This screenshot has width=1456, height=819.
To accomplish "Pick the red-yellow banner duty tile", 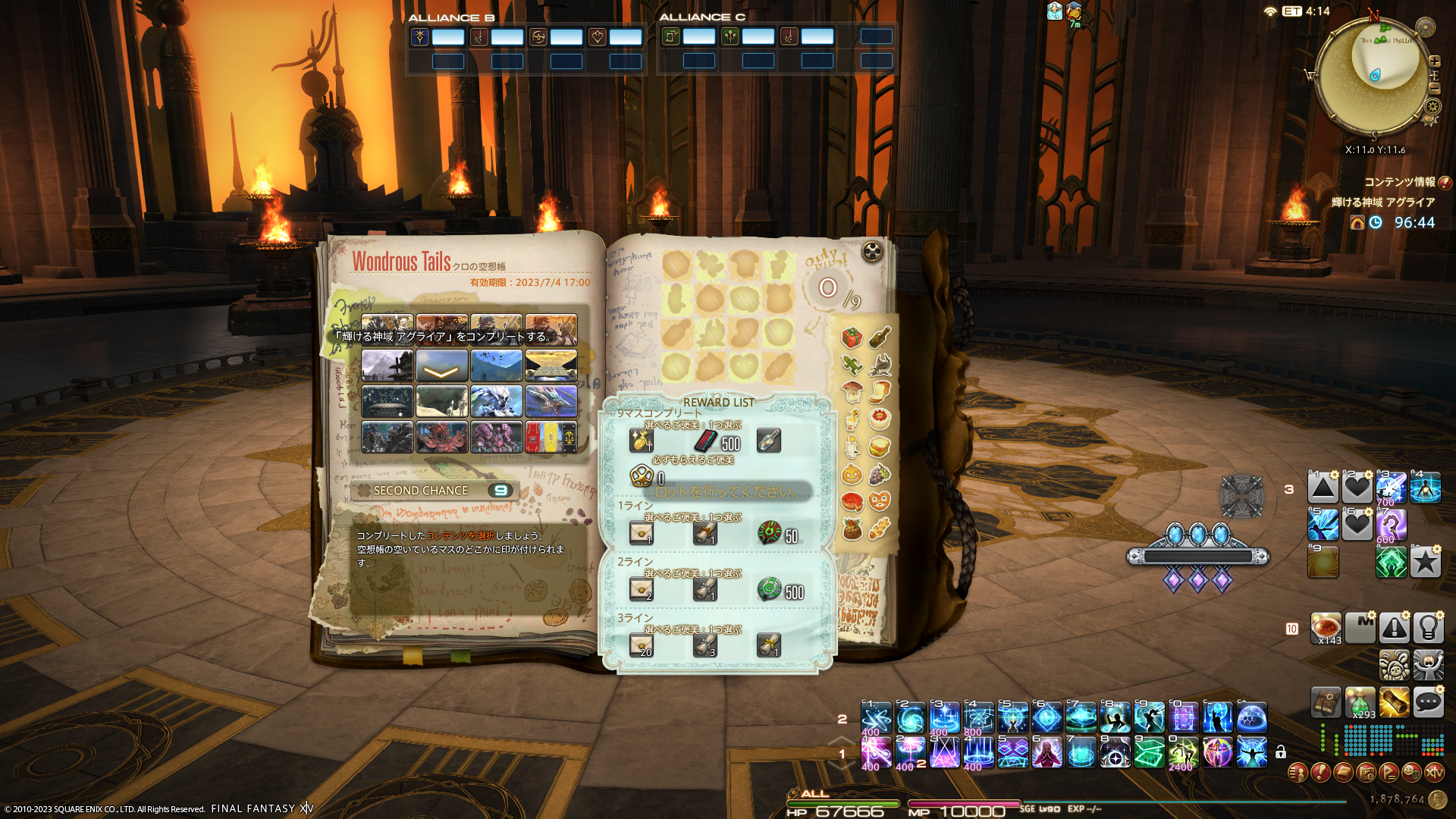I will tap(551, 438).
